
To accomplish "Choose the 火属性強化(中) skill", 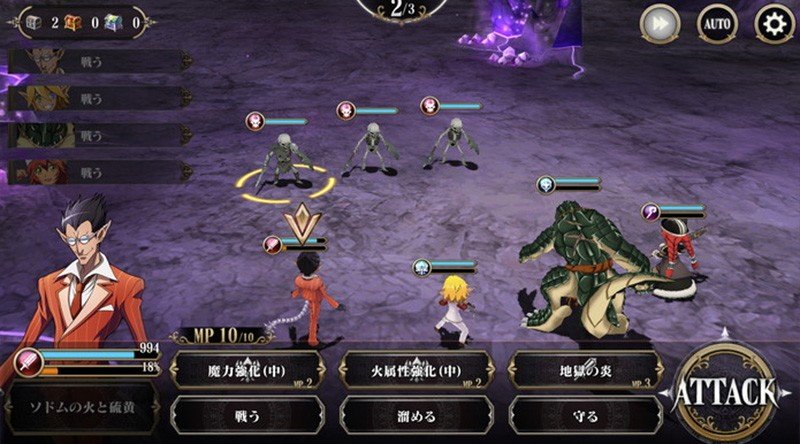I will click(416, 370).
